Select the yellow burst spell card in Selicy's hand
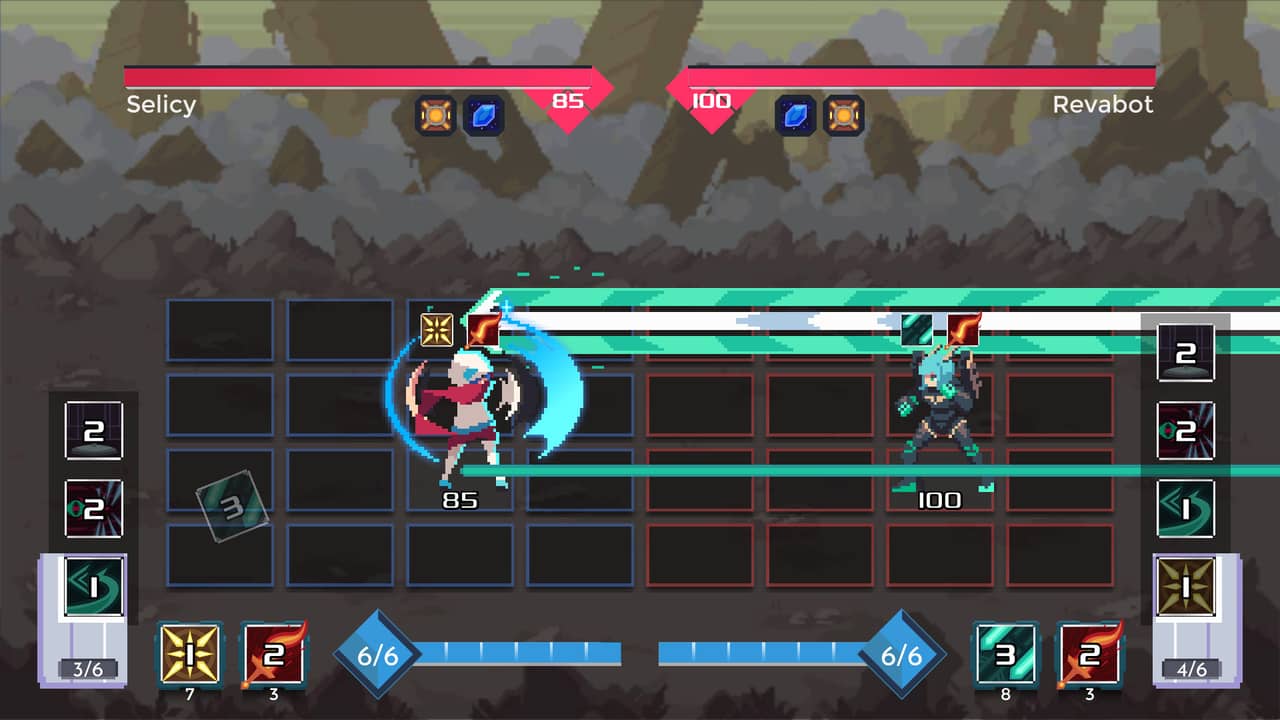 [189, 655]
